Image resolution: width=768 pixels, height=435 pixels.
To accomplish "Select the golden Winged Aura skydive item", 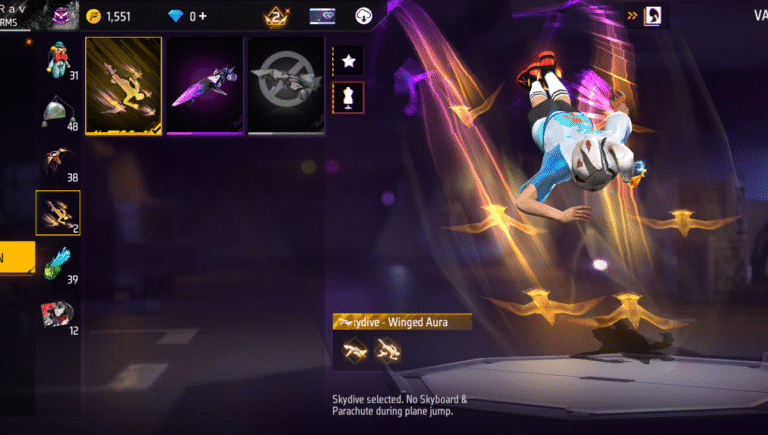I will point(124,85).
